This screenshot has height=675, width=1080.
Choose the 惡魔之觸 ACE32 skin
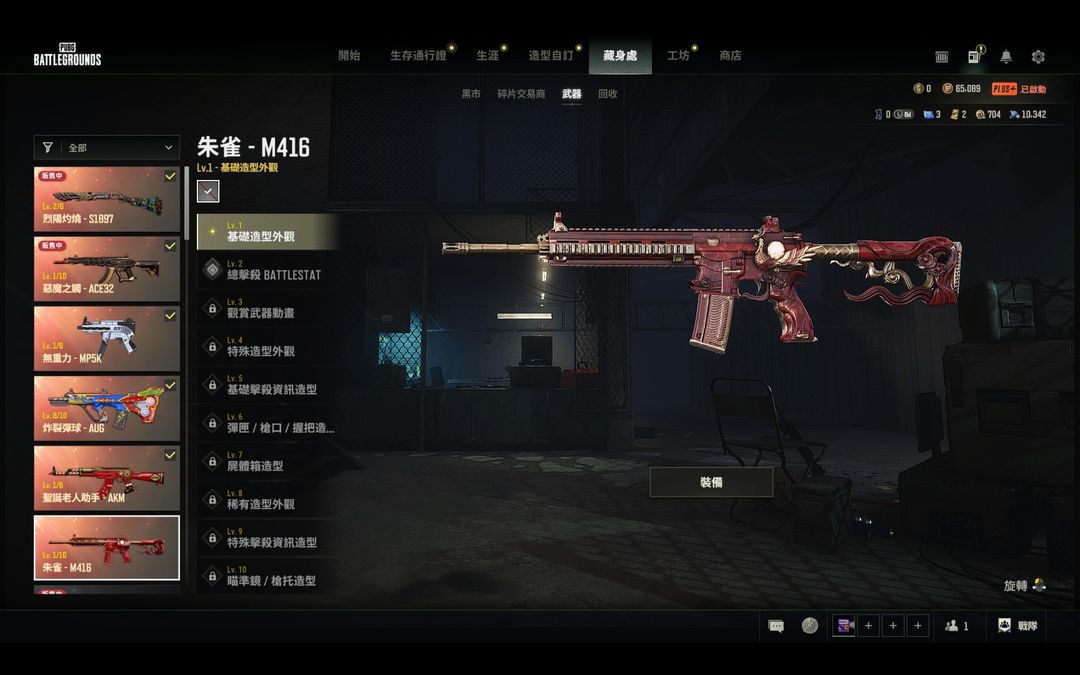pyautogui.click(x=107, y=269)
